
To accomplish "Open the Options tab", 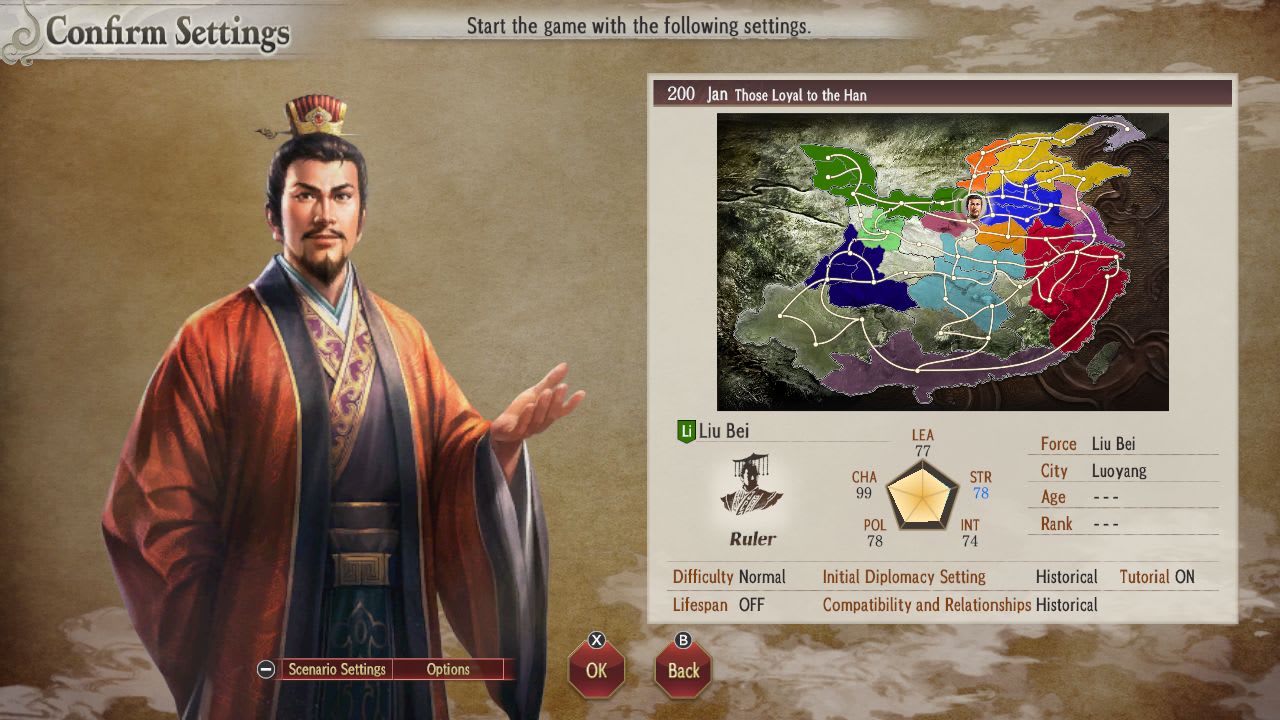I will click(447, 669).
